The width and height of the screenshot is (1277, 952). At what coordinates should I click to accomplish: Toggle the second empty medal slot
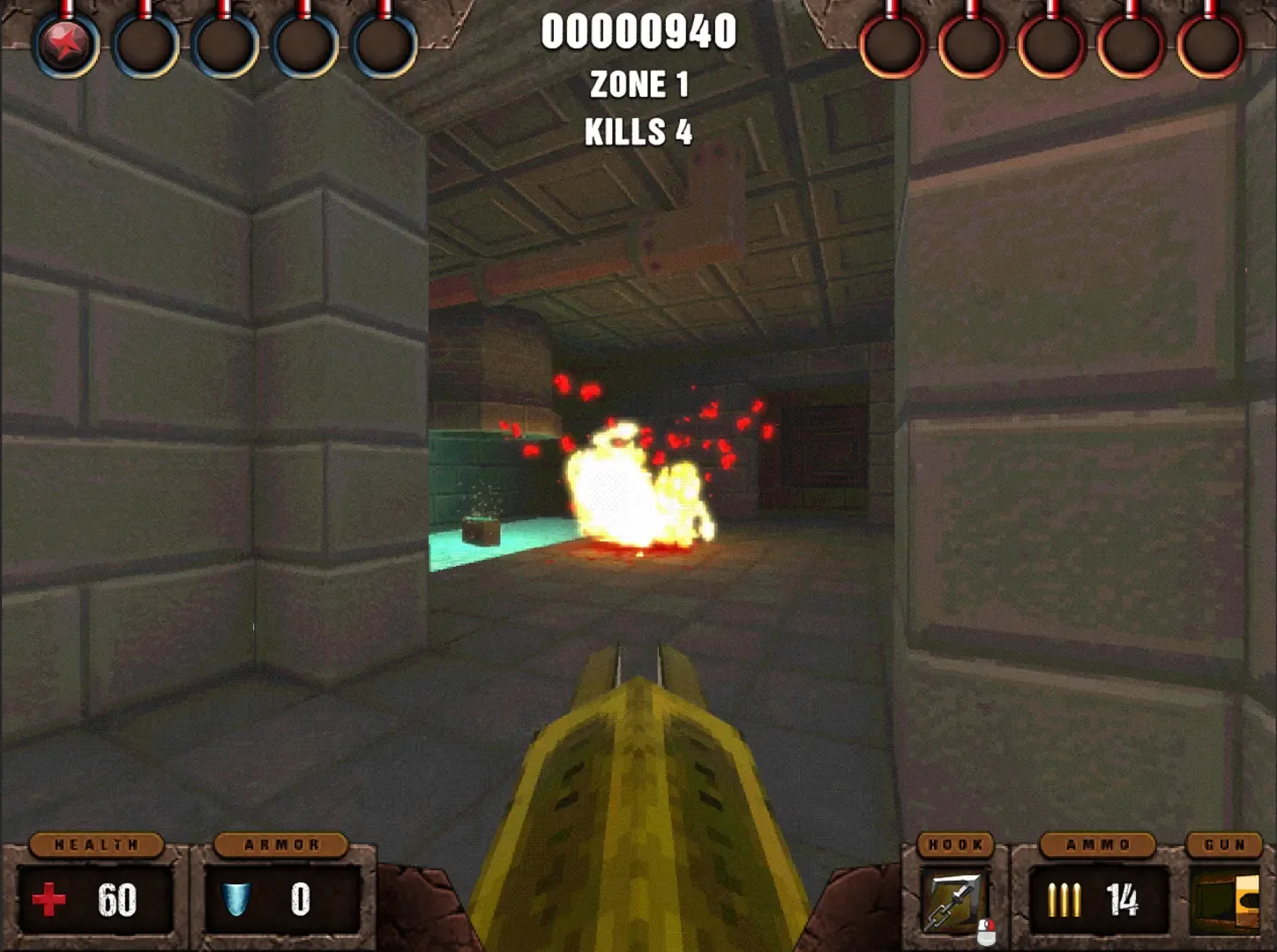point(146,42)
